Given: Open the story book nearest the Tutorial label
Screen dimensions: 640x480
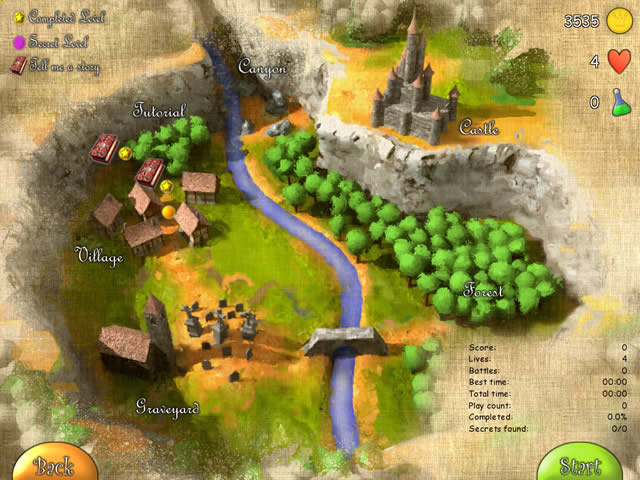Looking at the screenshot, I should tap(103, 150).
